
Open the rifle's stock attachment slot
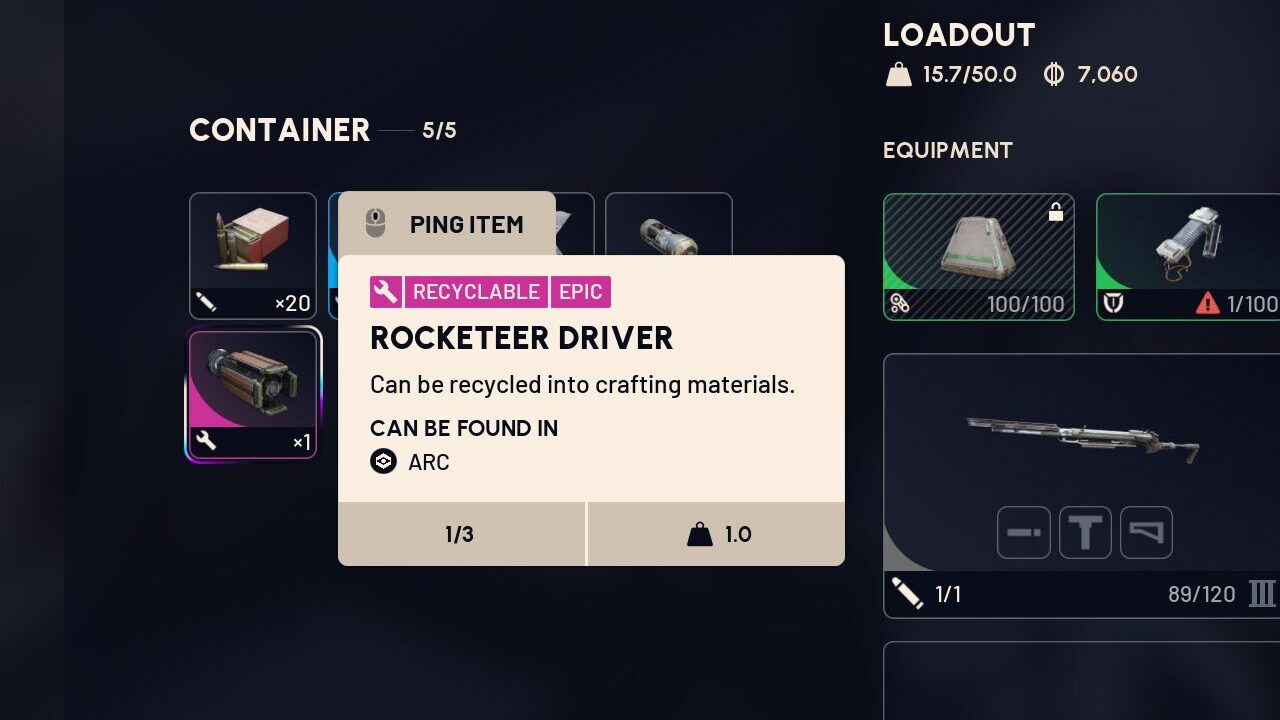1146,533
